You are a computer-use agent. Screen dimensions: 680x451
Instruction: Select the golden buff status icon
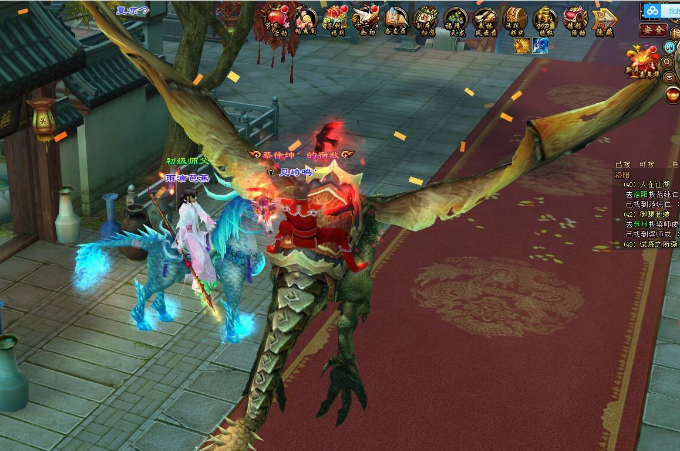point(522,45)
